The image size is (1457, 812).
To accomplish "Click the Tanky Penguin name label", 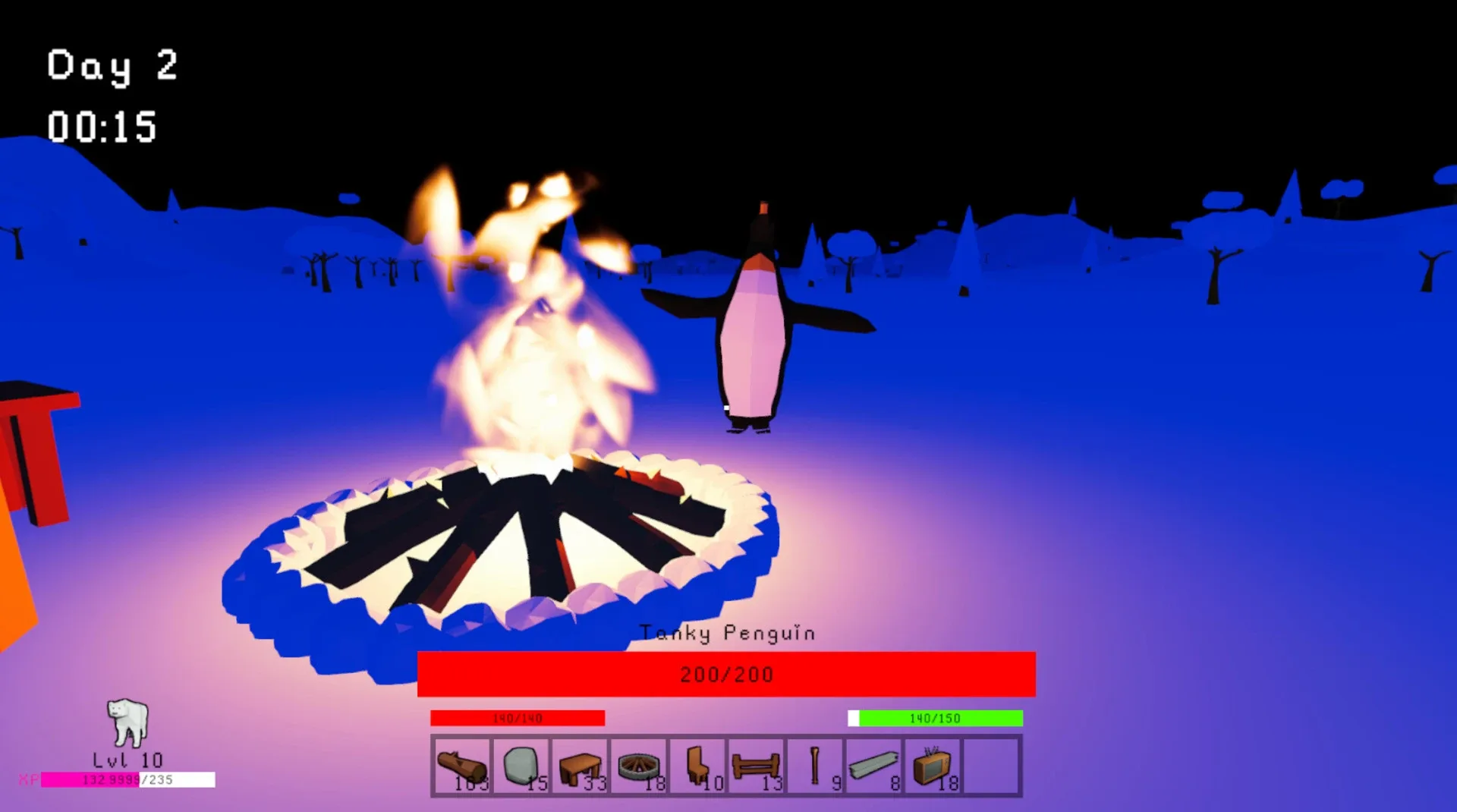I will click(x=727, y=632).
